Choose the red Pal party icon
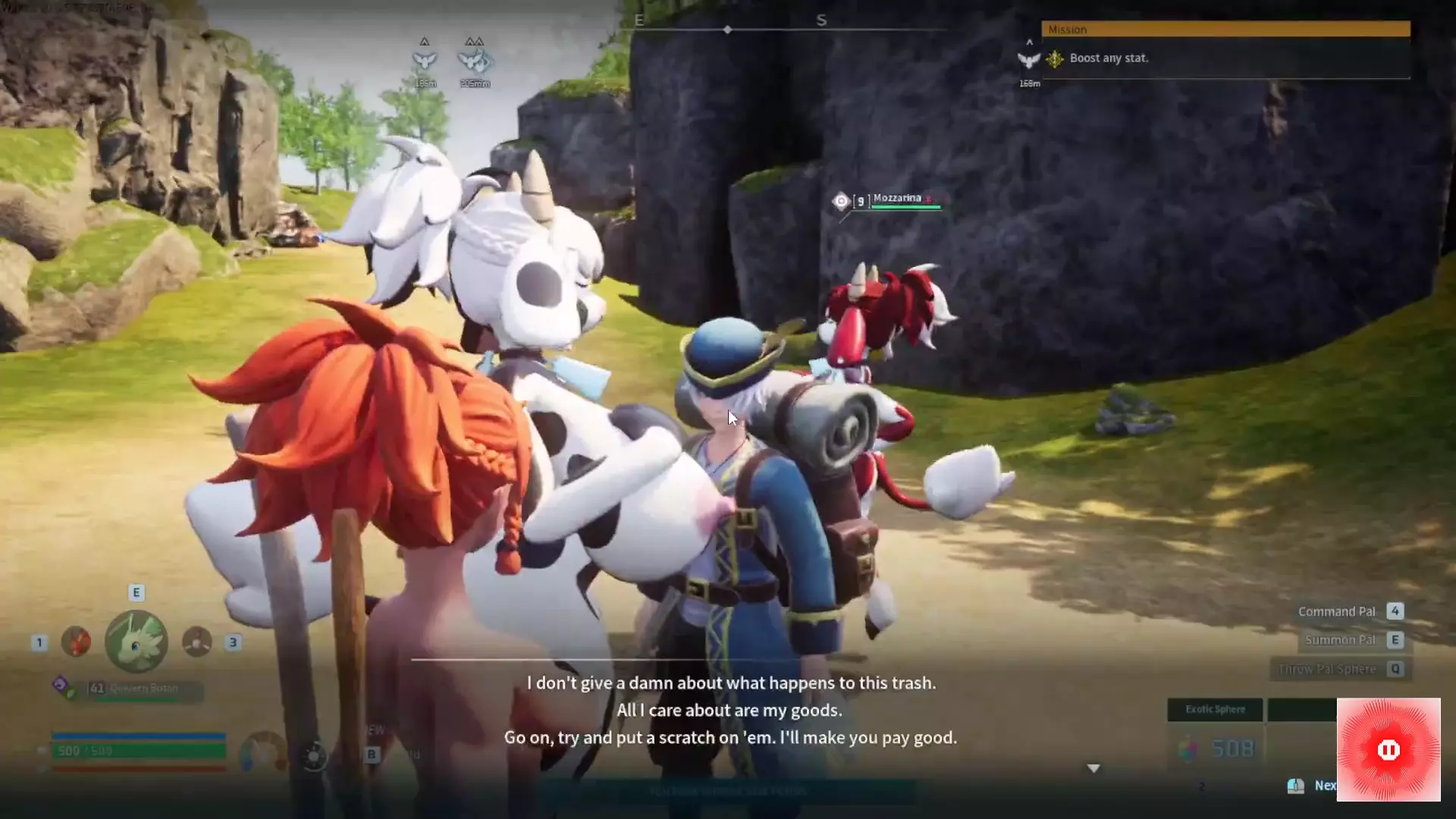 [76, 642]
